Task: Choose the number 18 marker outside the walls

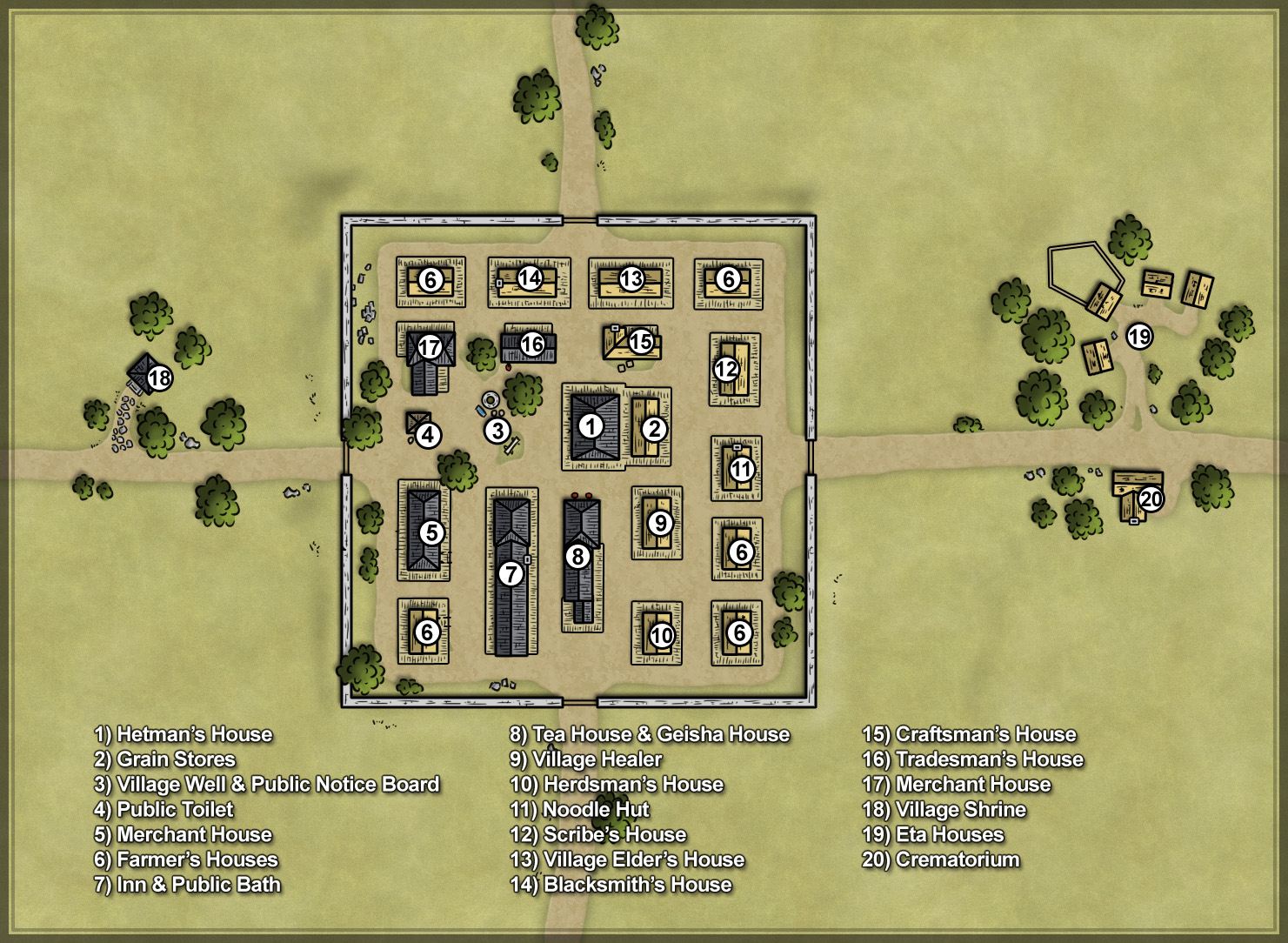Action: click(x=159, y=378)
